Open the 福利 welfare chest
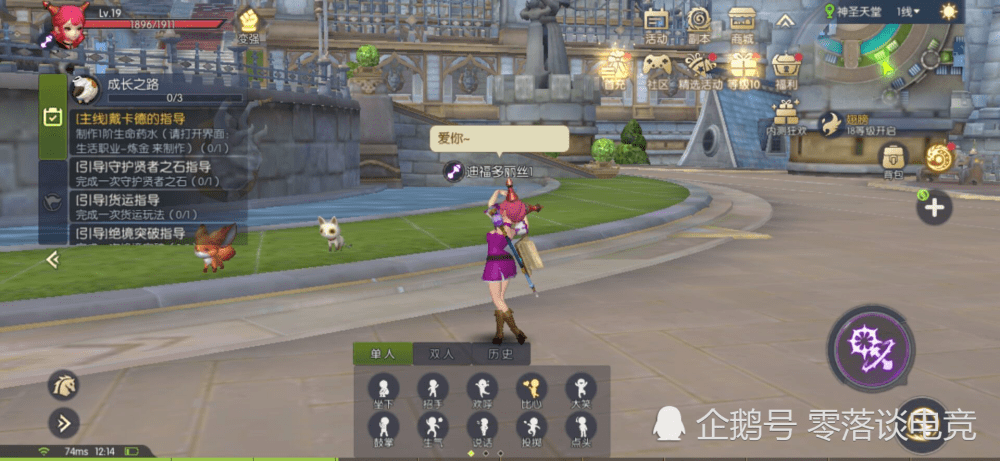The width and height of the screenshot is (1000, 461). [786, 70]
